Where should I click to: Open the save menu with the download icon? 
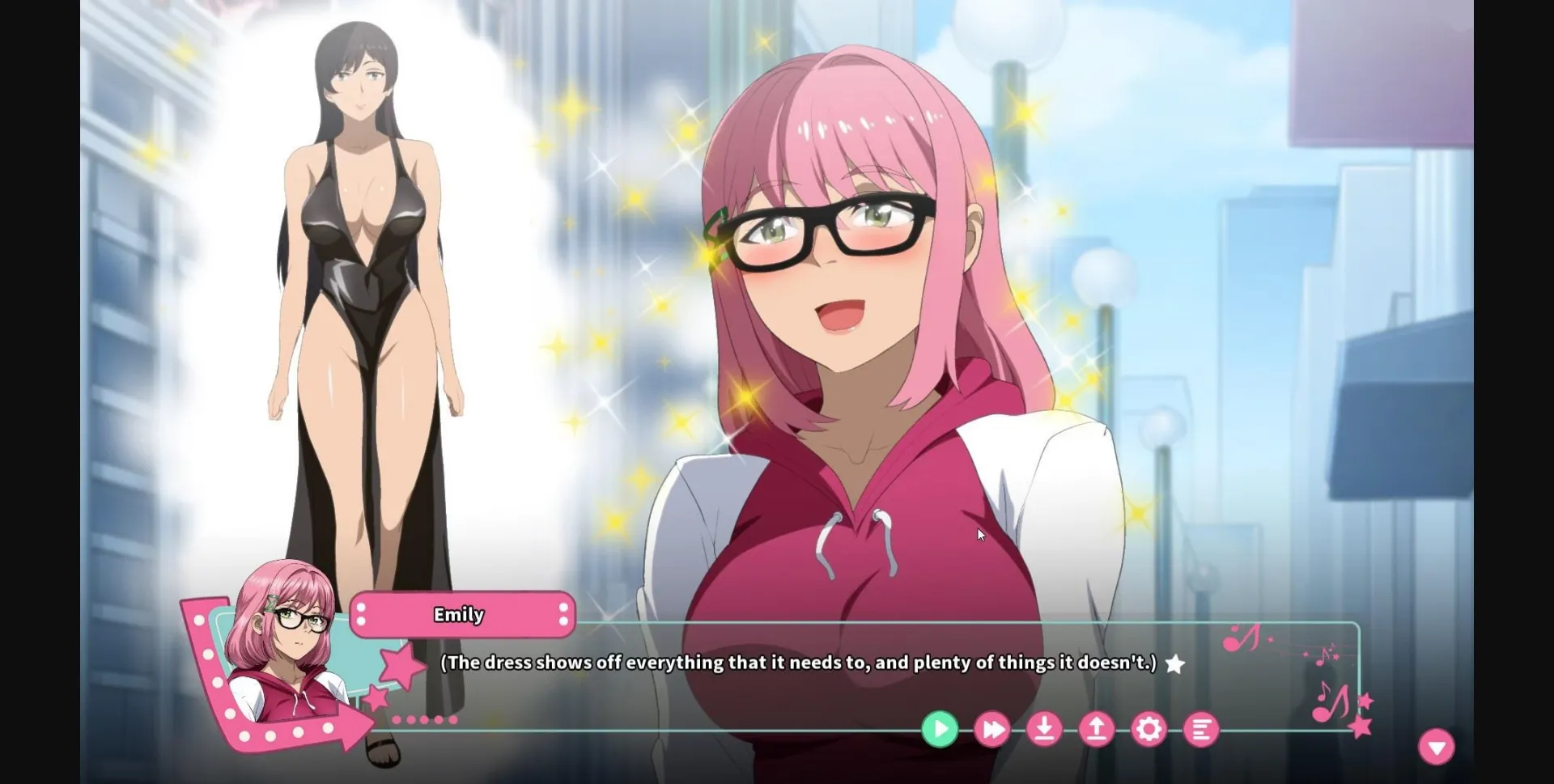1045,729
